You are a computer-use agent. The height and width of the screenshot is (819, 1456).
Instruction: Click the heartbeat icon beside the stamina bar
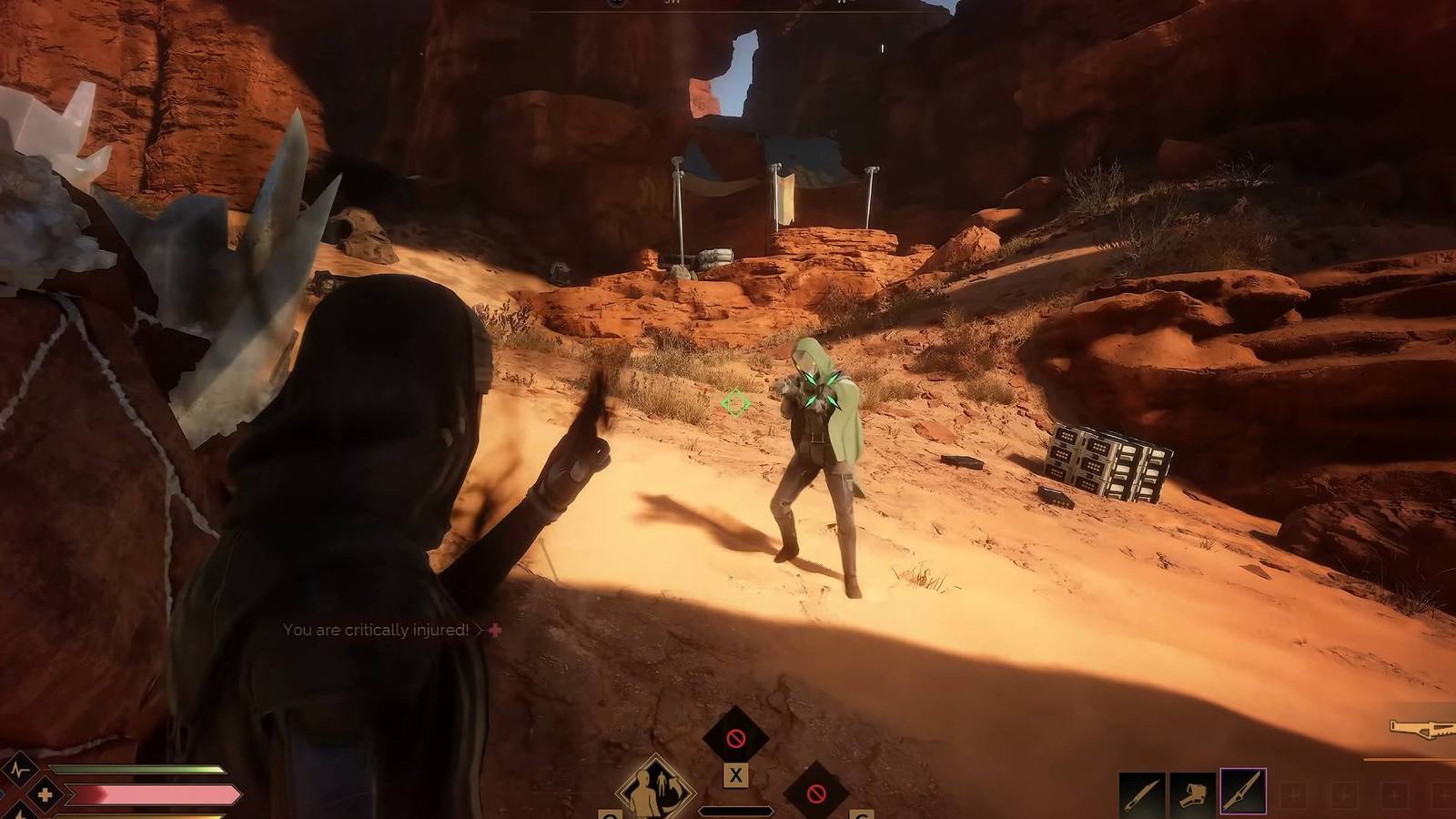coord(20,769)
